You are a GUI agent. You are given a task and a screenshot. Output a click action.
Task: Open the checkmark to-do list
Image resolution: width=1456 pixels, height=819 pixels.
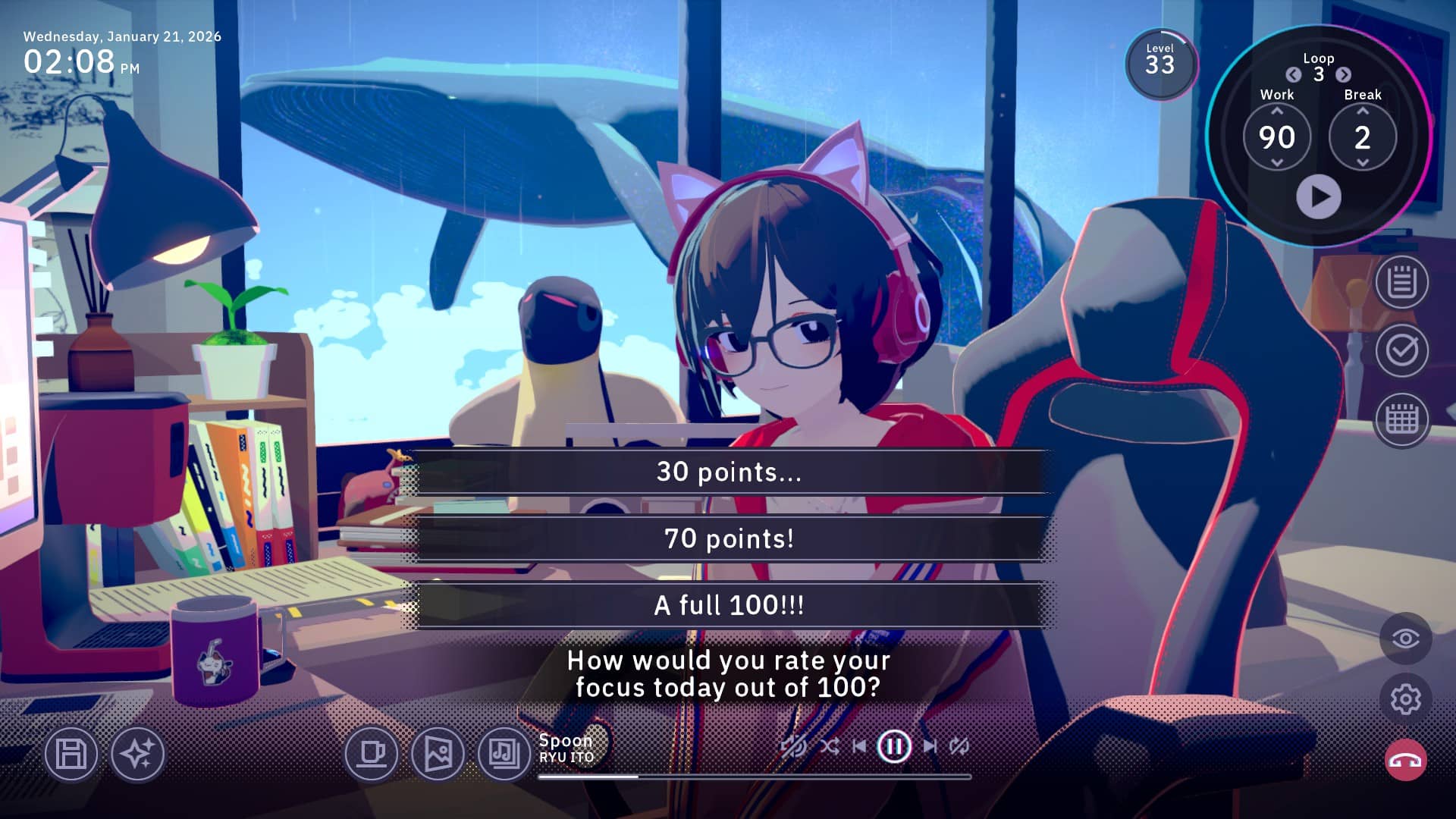1401,350
